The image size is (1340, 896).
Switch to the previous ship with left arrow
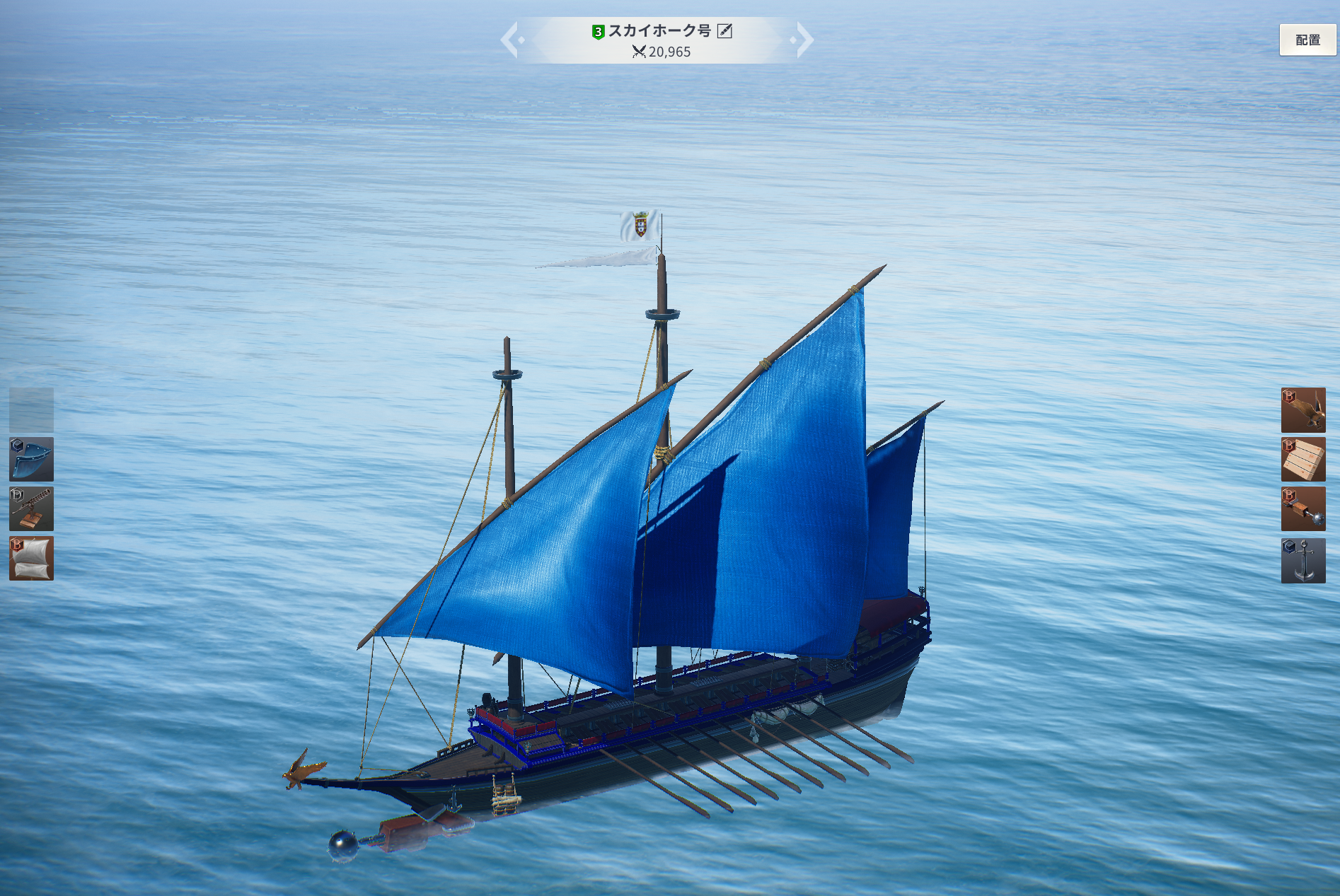pos(512,40)
